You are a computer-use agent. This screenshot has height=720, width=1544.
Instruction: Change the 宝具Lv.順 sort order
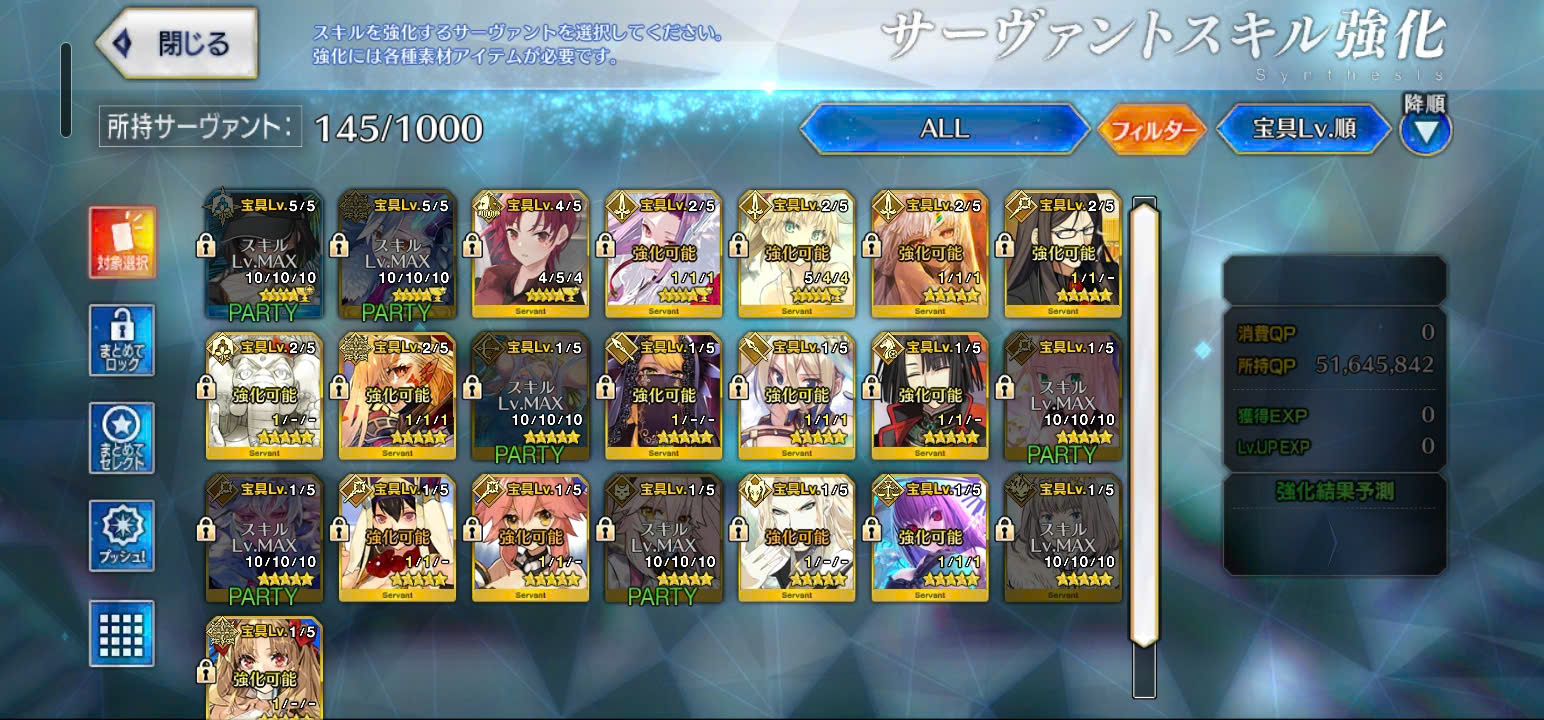coord(1303,129)
